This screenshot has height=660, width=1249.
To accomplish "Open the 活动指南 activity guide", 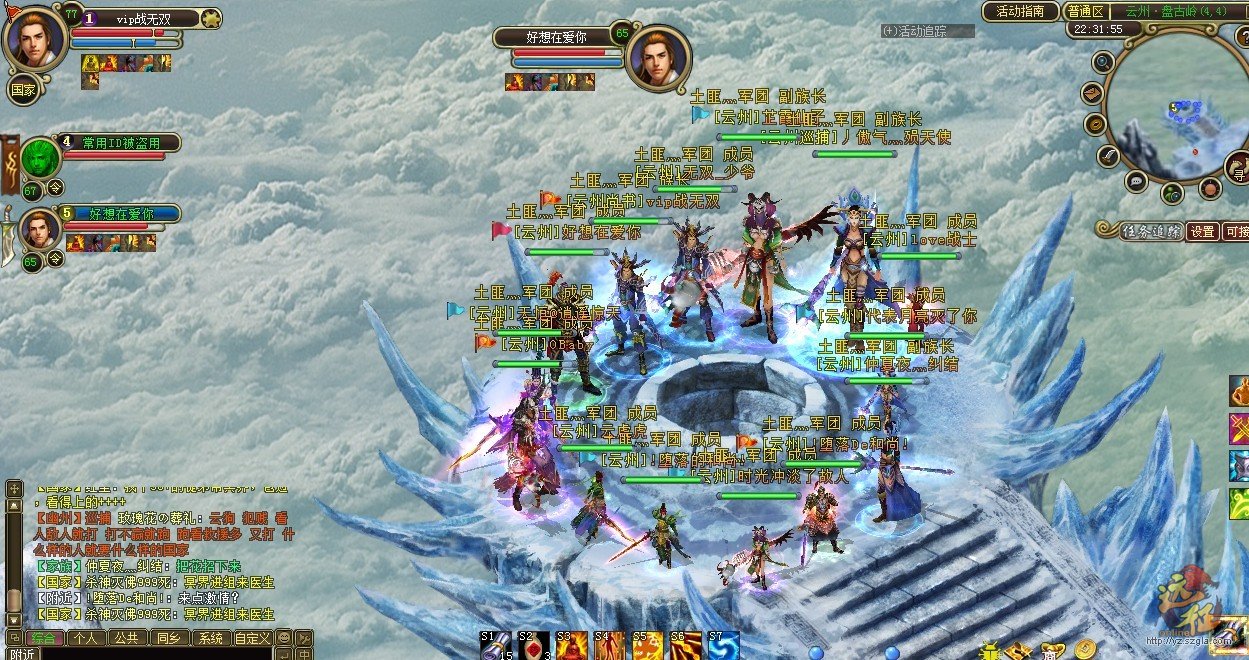I will 1020,11.
